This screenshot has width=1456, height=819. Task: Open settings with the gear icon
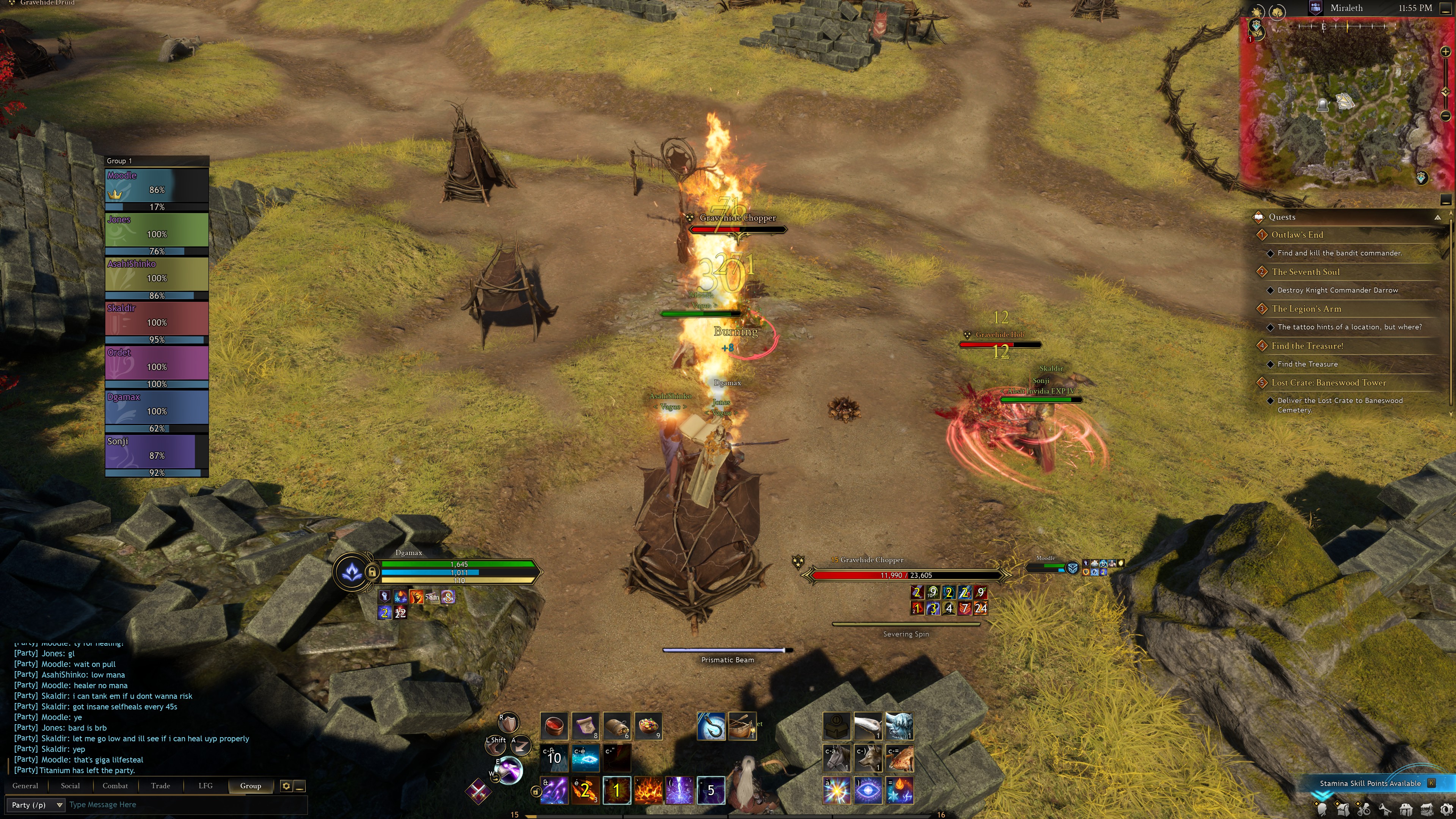coord(1446,810)
